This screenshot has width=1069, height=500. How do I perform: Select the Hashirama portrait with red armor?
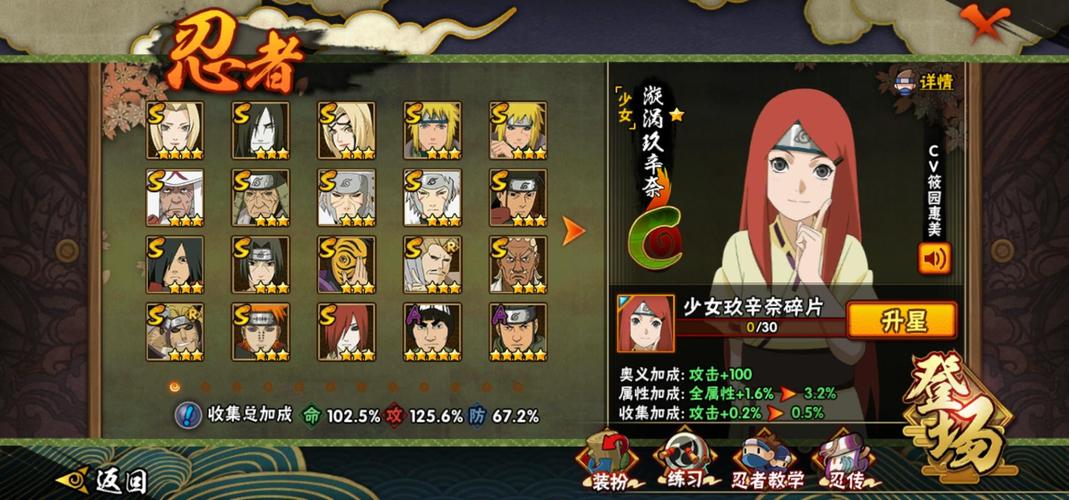click(517, 197)
